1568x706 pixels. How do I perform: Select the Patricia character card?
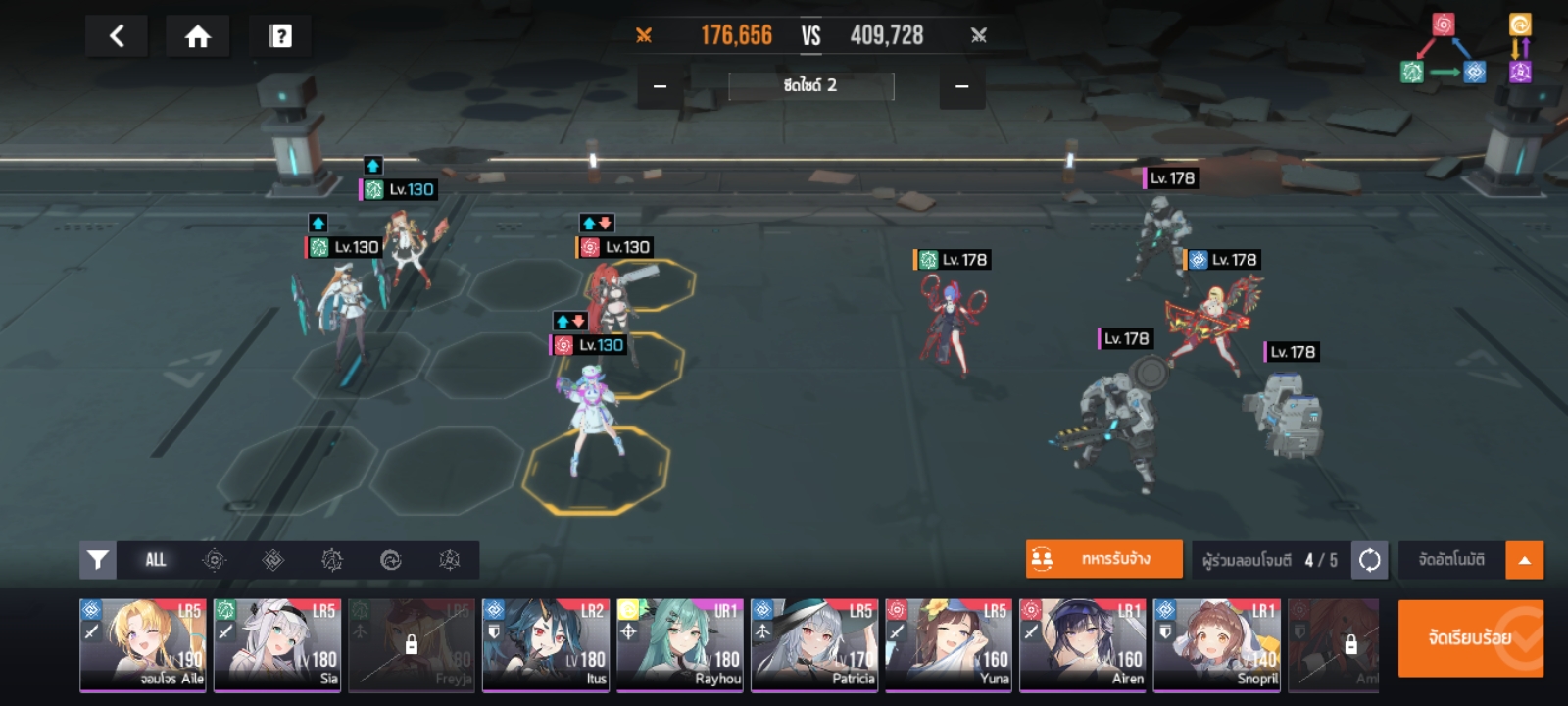point(814,644)
